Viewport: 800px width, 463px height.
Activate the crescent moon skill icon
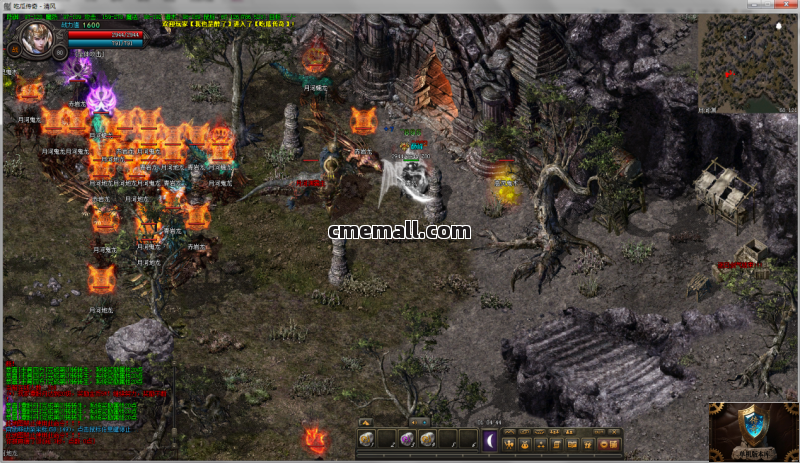490,440
